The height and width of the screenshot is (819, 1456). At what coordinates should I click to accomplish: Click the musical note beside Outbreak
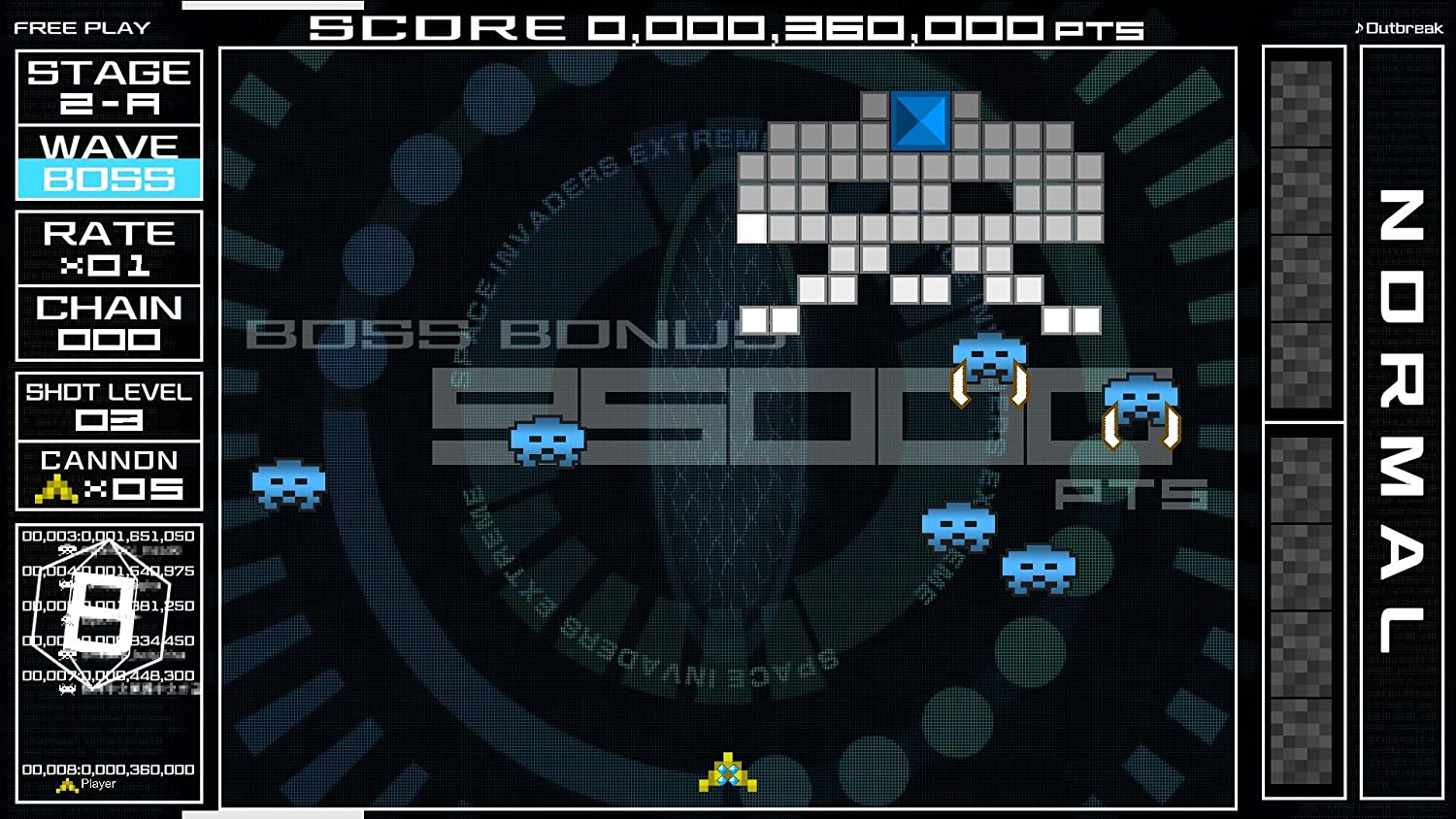coord(1361,27)
